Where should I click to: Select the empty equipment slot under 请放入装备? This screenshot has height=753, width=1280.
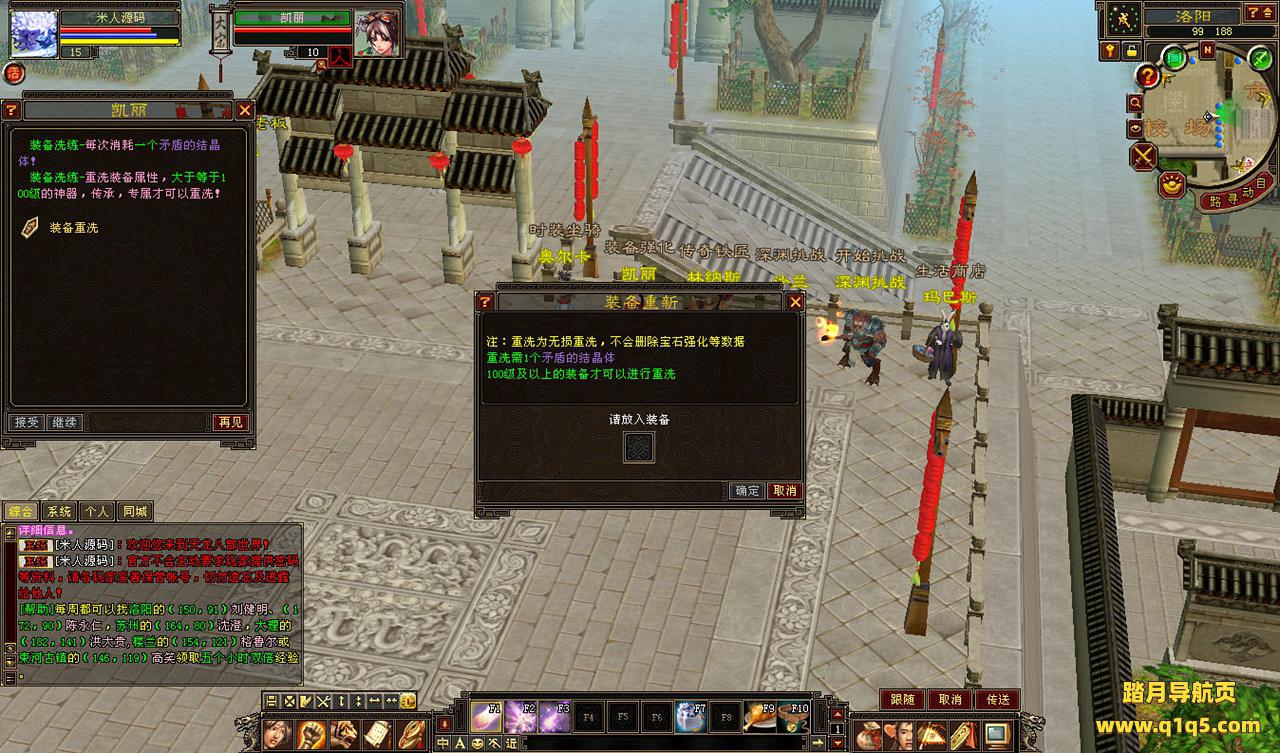click(x=639, y=447)
